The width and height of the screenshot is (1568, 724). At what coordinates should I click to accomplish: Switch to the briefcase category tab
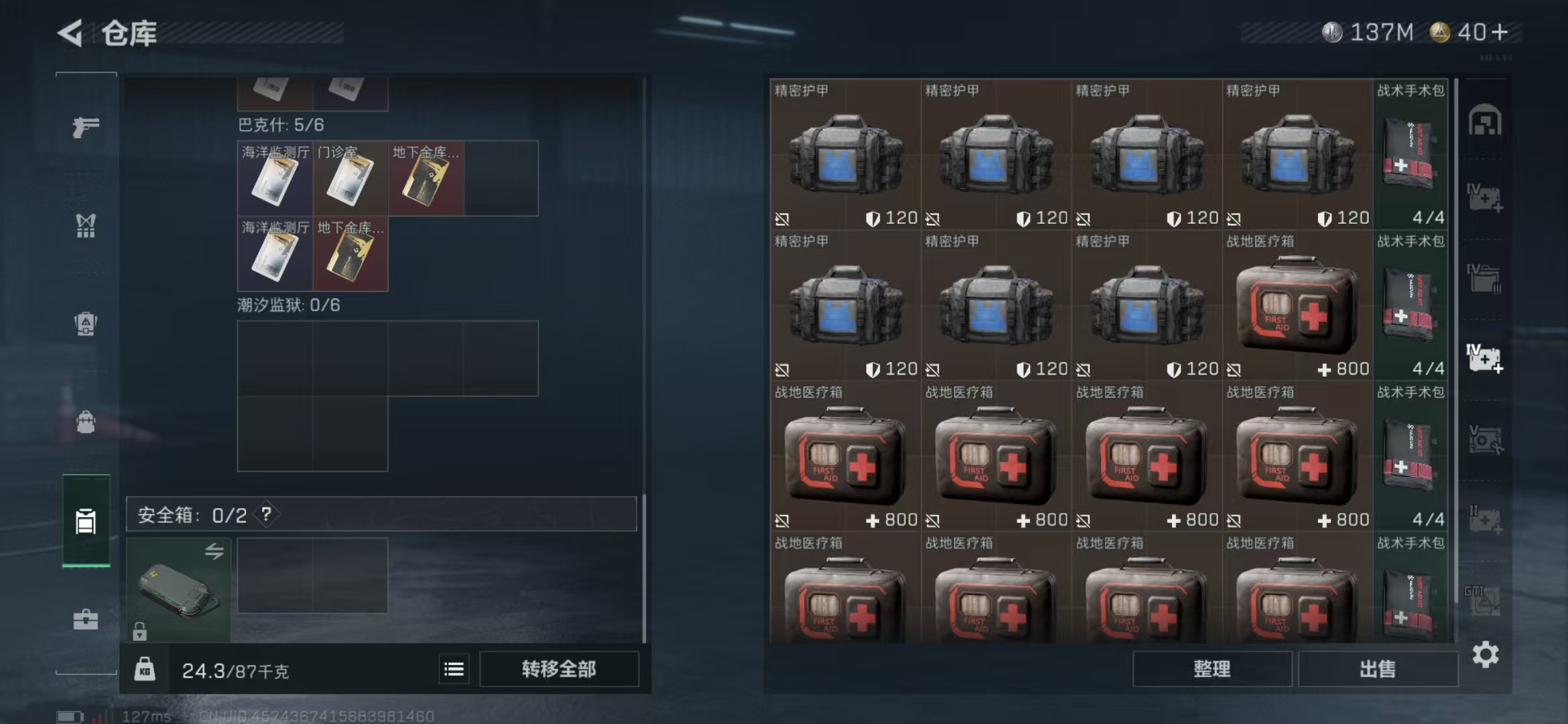pos(86,619)
